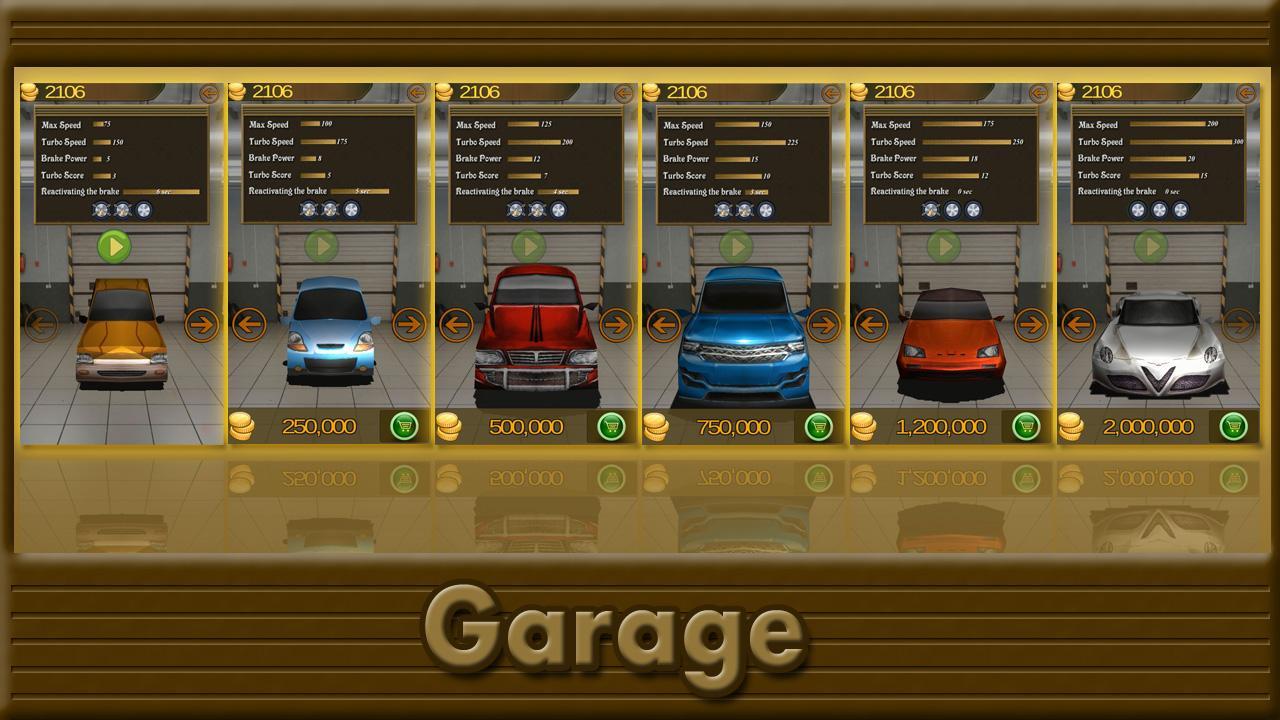The width and height of the screenshot is (1280, 720).
Task: Purchase the orange sports car for 1,200,000
Action: (1026, 427)
